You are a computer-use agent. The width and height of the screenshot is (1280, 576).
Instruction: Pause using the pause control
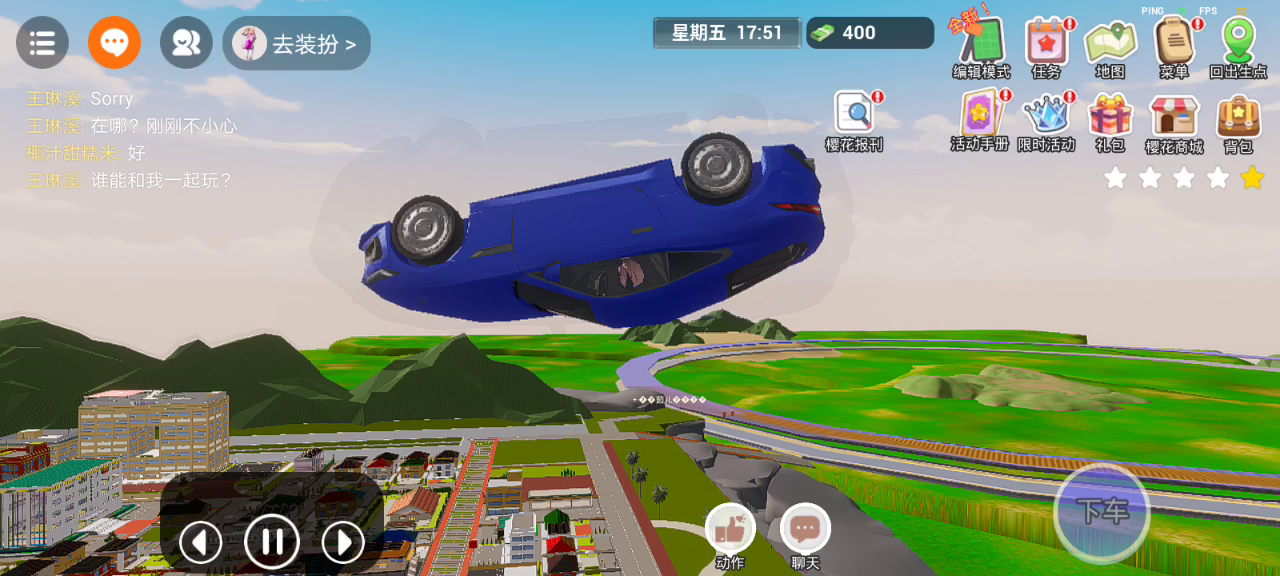pyautogui.click(x=272, y=542)
